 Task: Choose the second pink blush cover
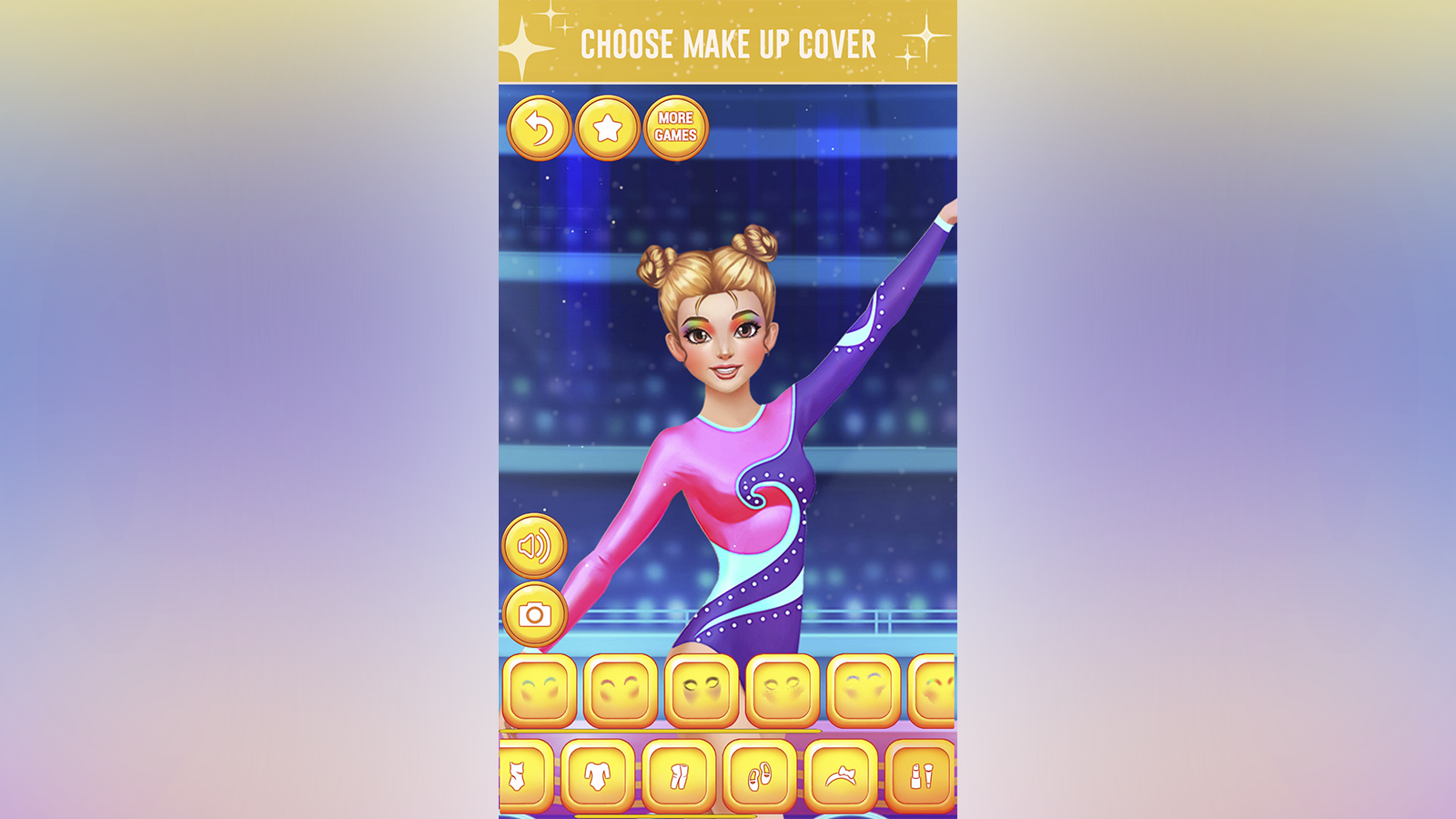(x=619, y=692)
